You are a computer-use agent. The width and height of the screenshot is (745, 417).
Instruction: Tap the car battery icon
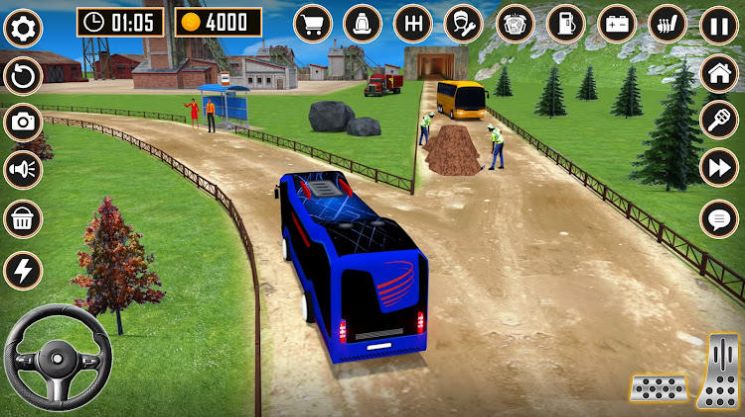[x=616, y=23]
